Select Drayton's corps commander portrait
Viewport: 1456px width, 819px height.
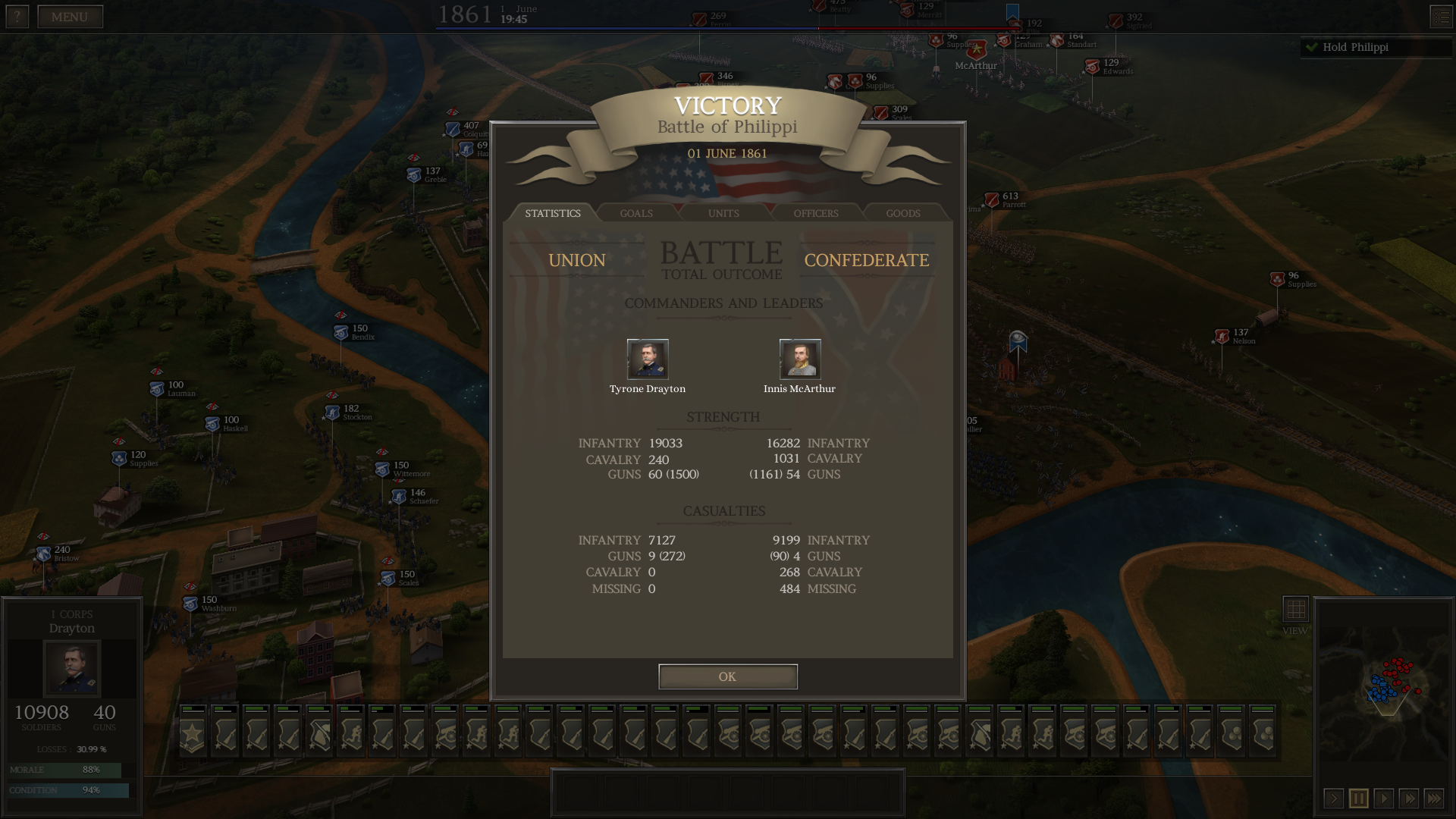72,667
